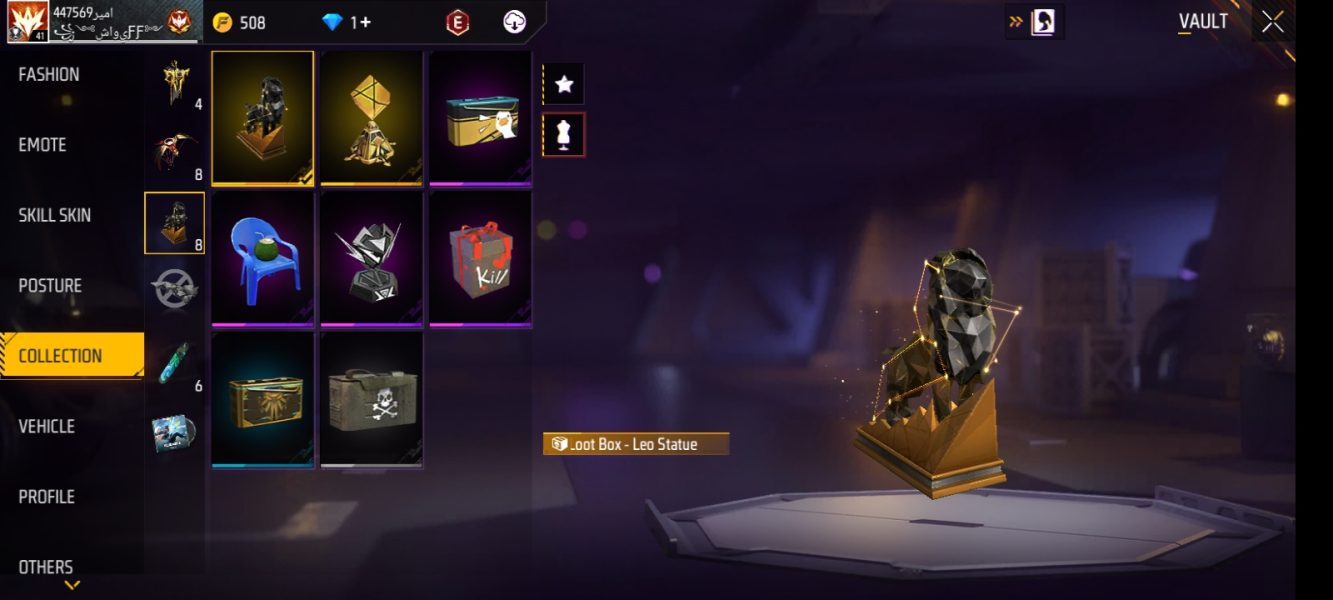
Task: Open the Posture category
Action: tap(50, 286)
